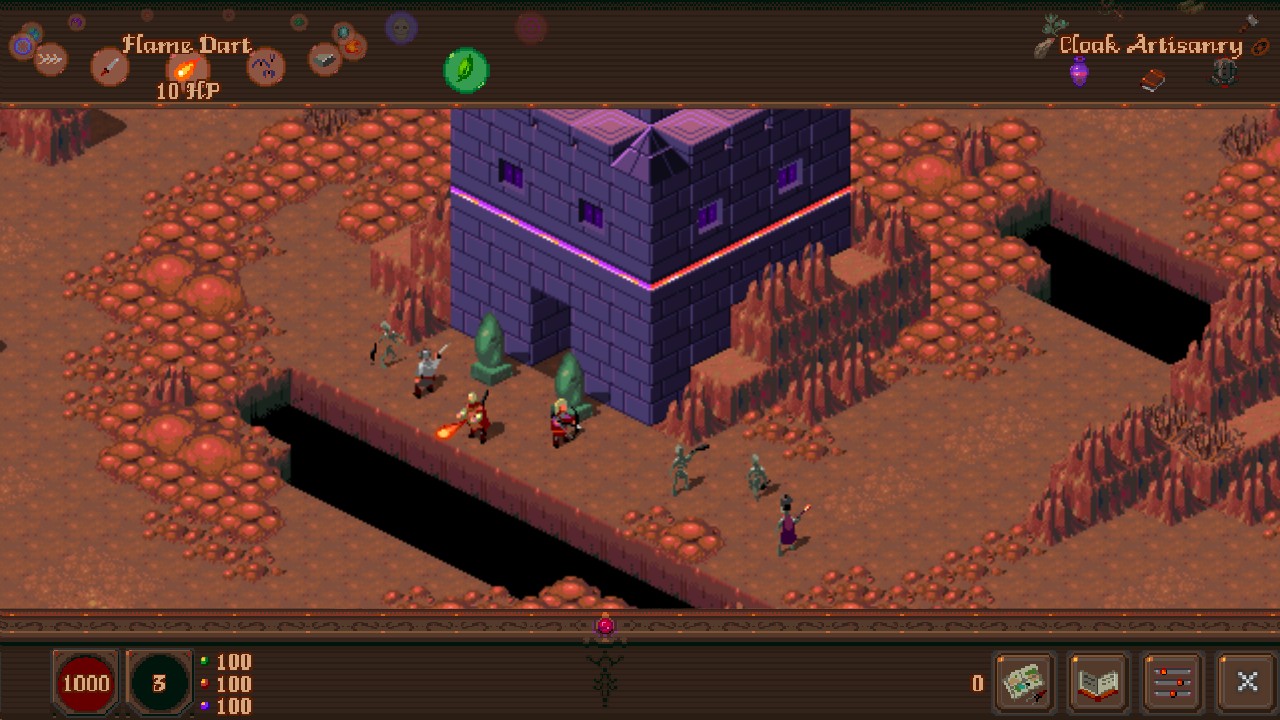The height and width of the screenshot is (720, 1280).
Task: Open the recipe book icon near Cloak Artisanry
Action: (x=1152, y=81)
